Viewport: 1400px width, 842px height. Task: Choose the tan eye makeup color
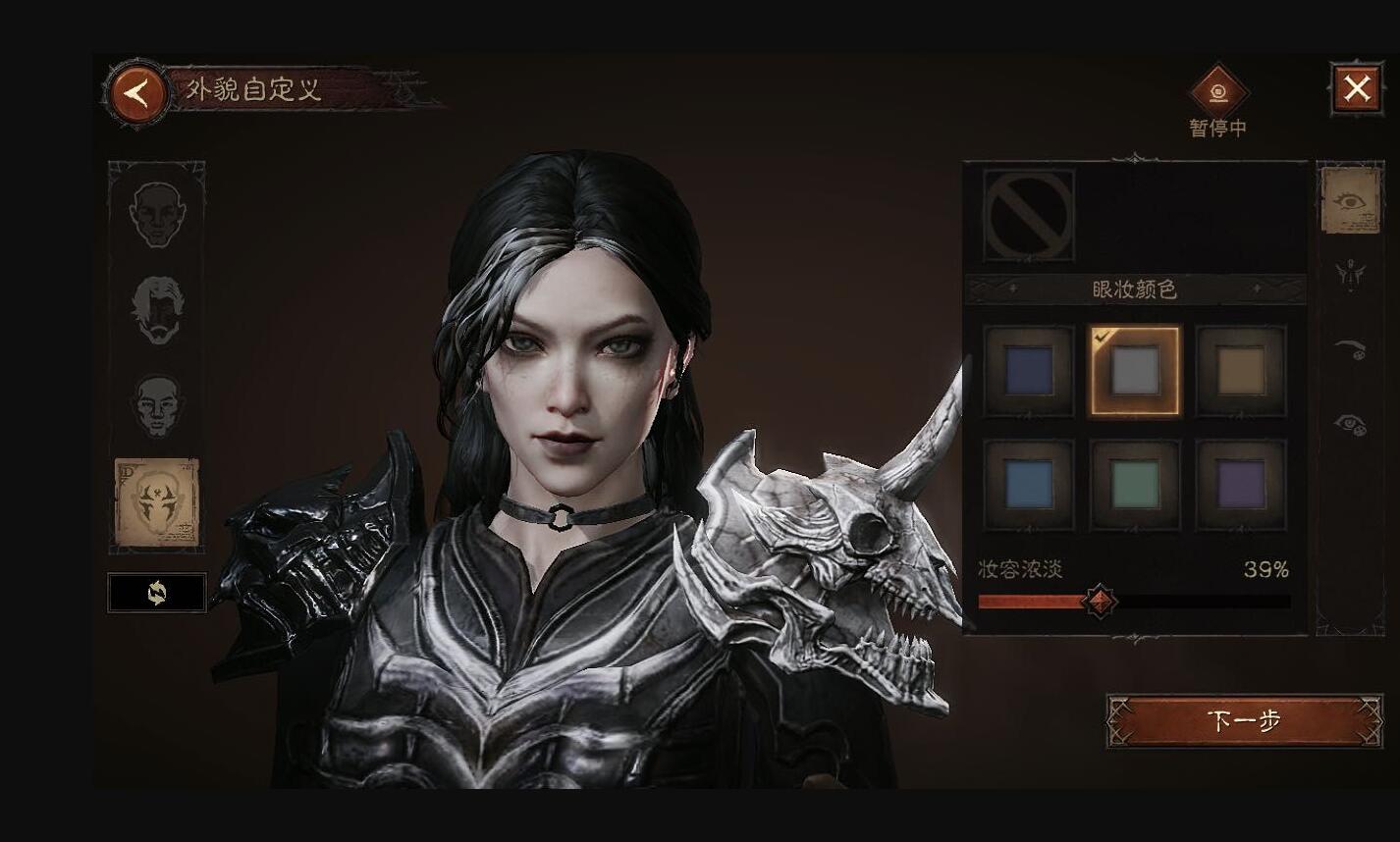[1241, 371]
